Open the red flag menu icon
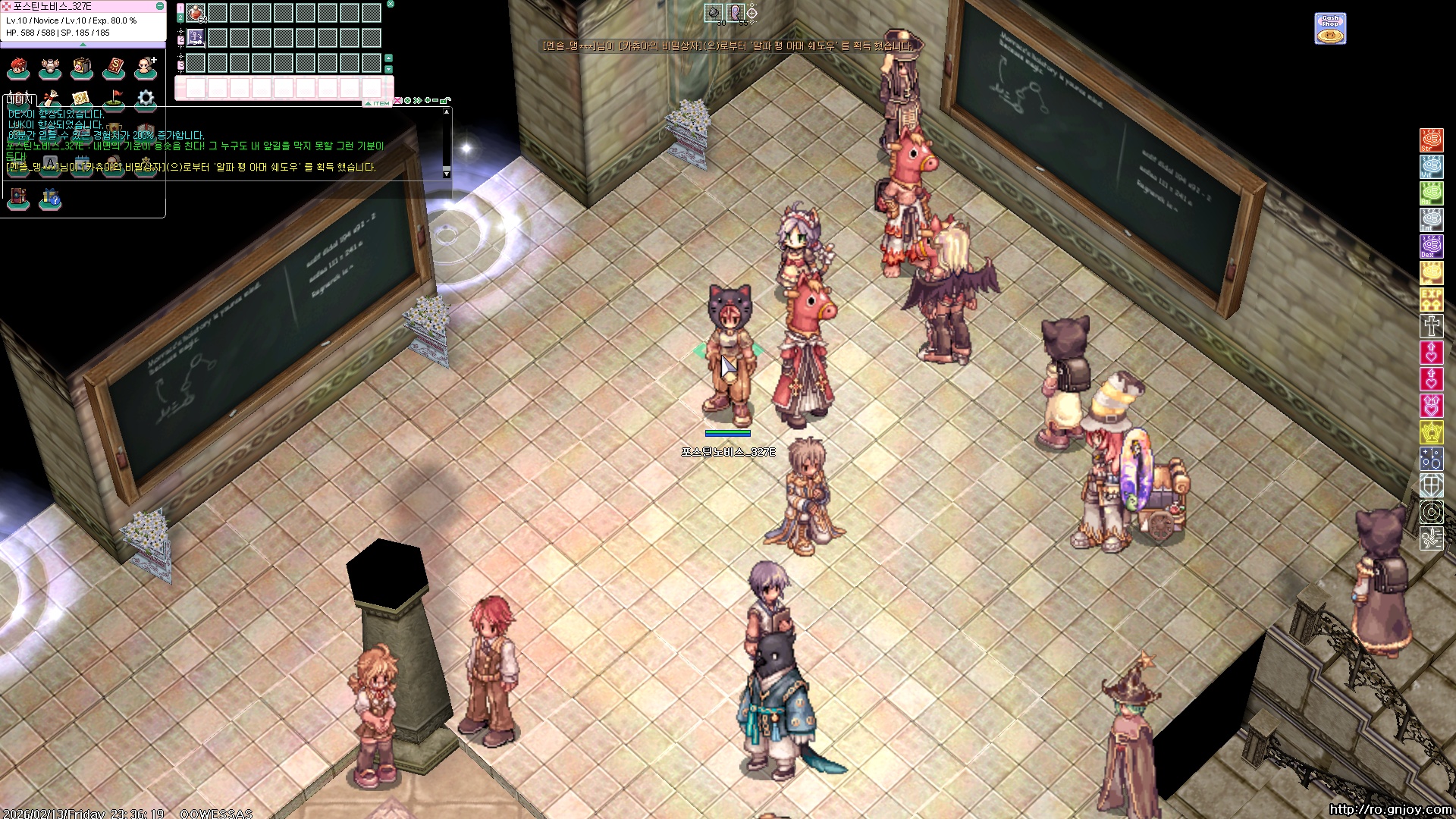The height and width of the screenshot is (819, 1456). click(114, 99)
